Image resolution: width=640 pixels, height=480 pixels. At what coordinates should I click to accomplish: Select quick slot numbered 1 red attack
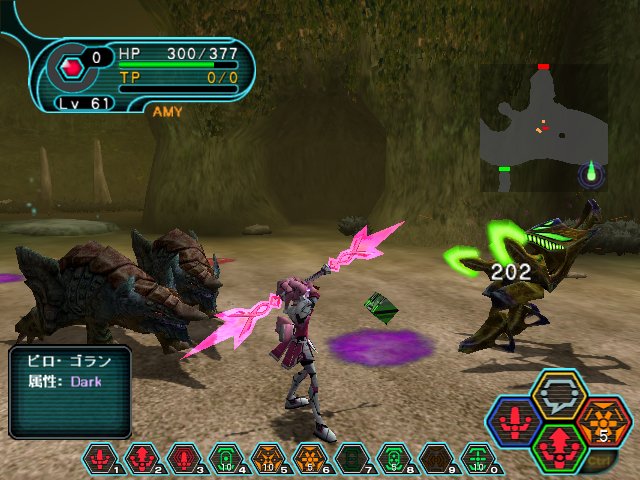(x=101, y=459)
